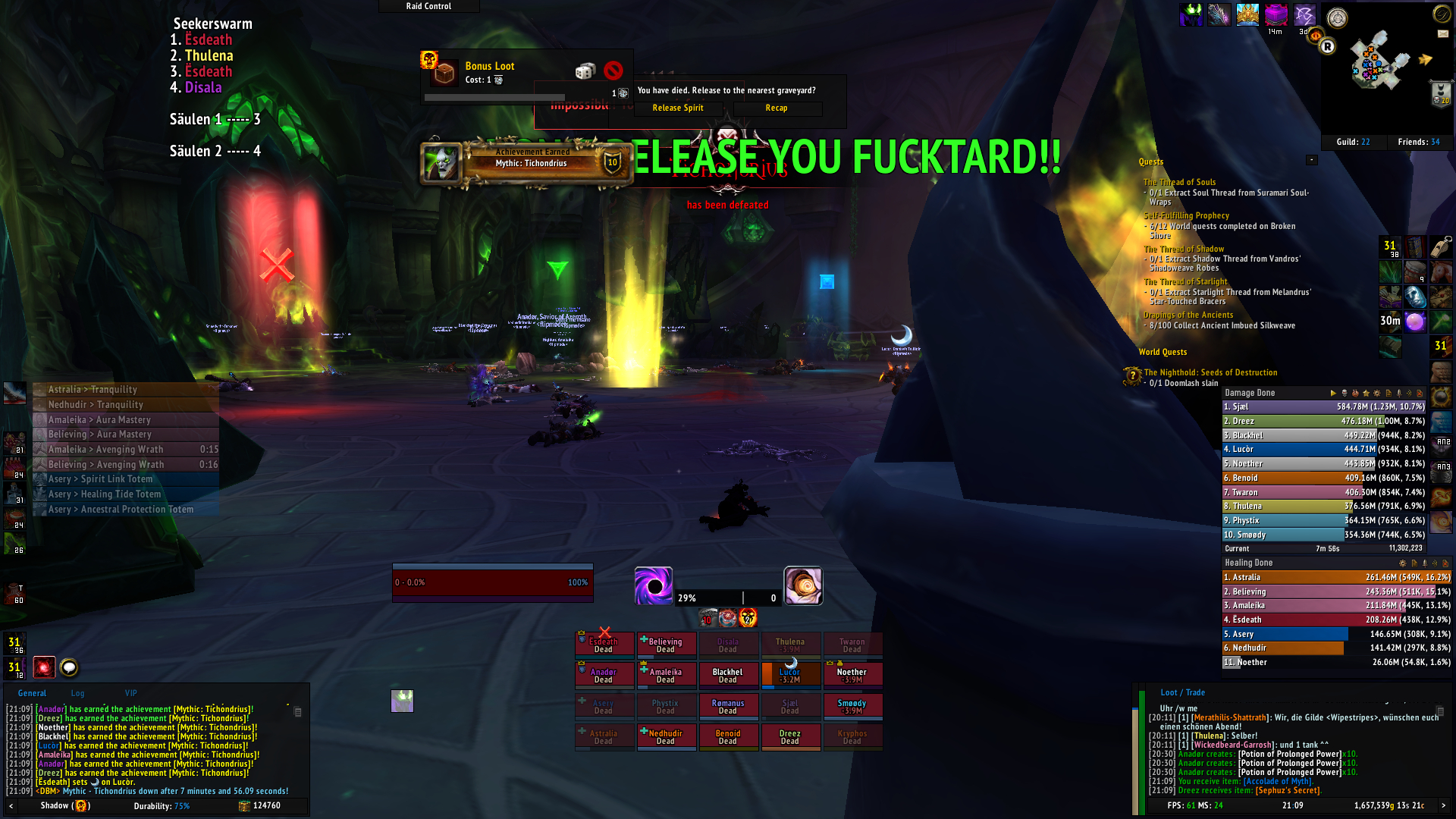Open The Thread of Souls quest
Screen dimensions: 1456x819
click(1179, 182)
